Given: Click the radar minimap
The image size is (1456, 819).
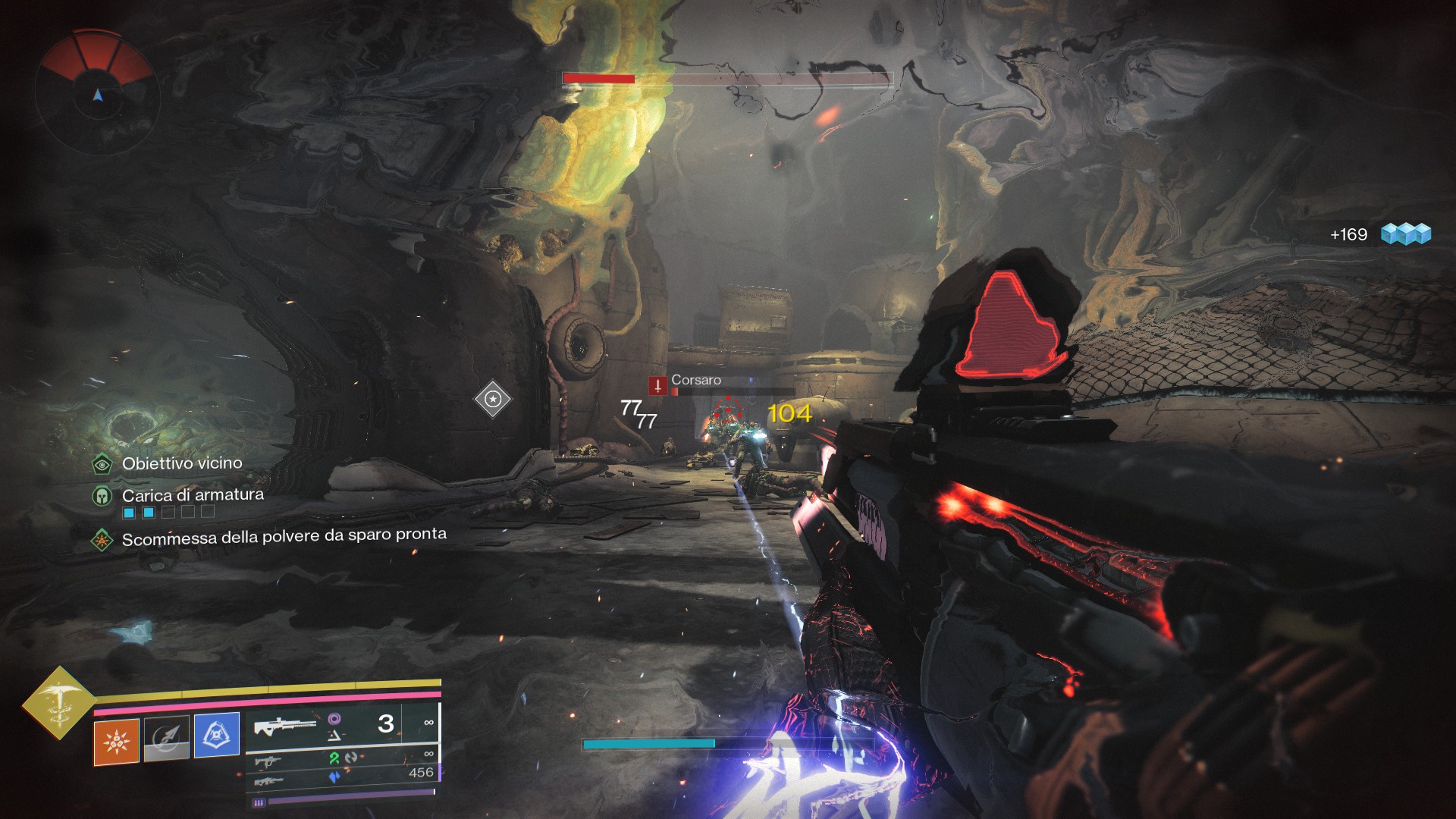Looking at the screenshot, I should [x=97, y=93].
